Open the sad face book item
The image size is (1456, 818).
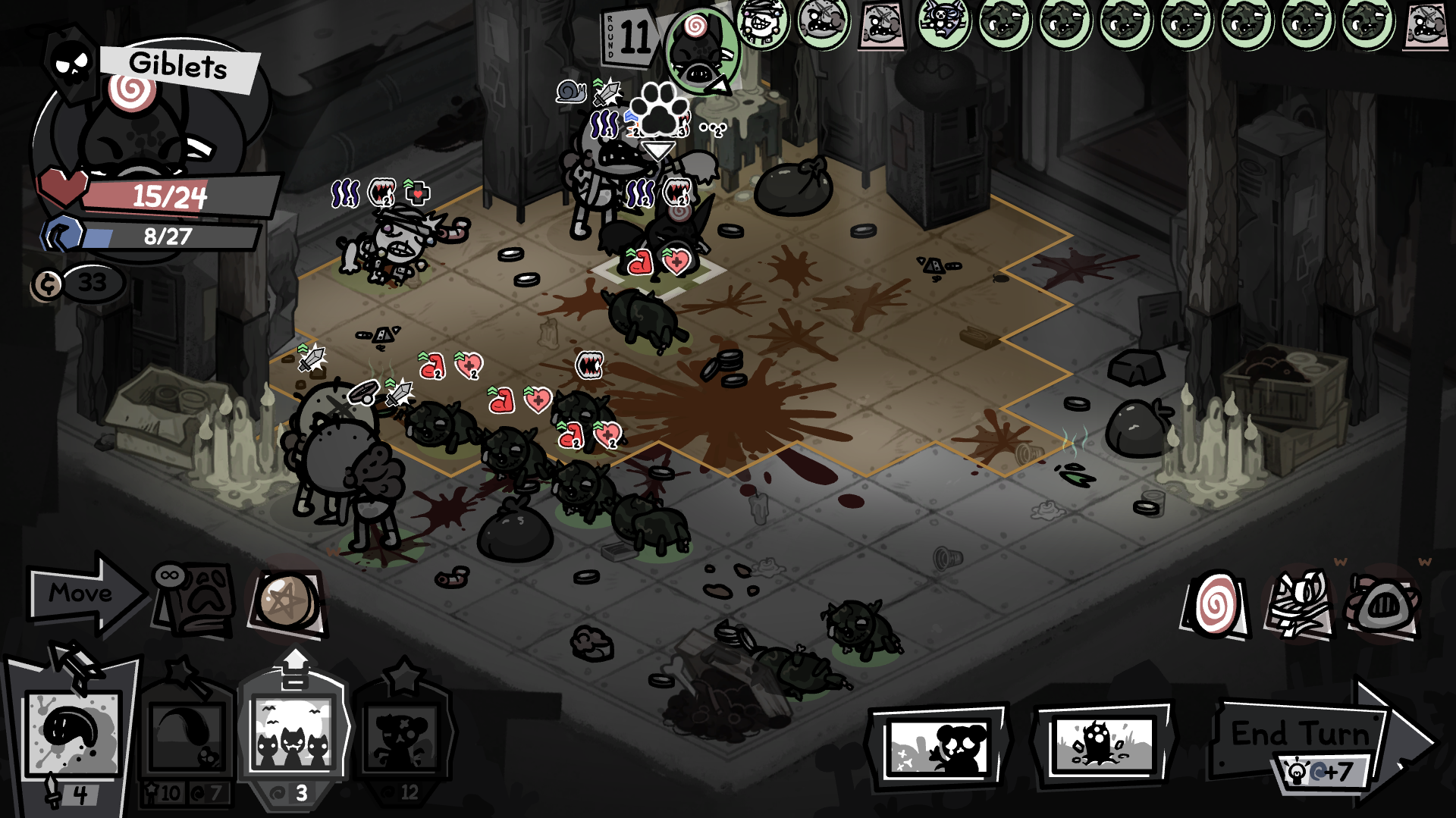tap(195, 599)
